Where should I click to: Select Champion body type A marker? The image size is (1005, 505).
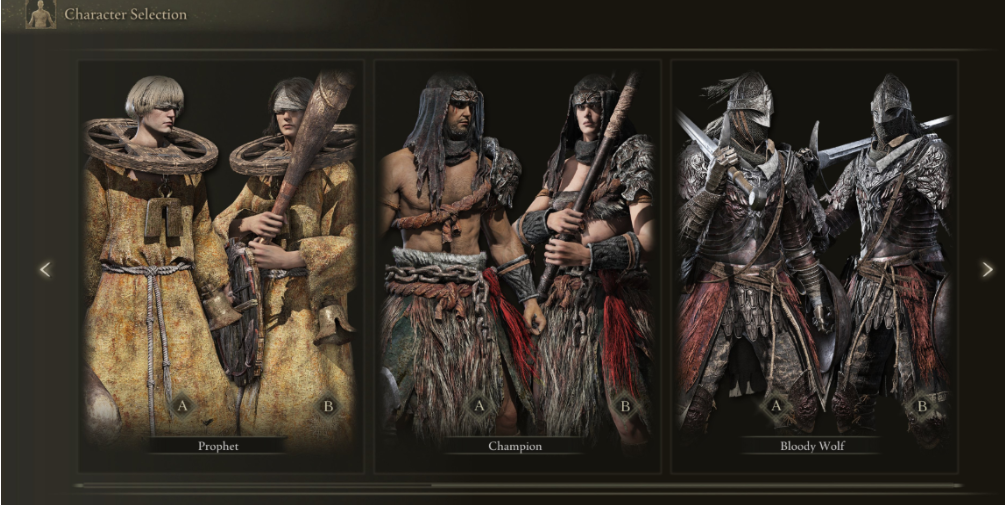tap(479, 405)
